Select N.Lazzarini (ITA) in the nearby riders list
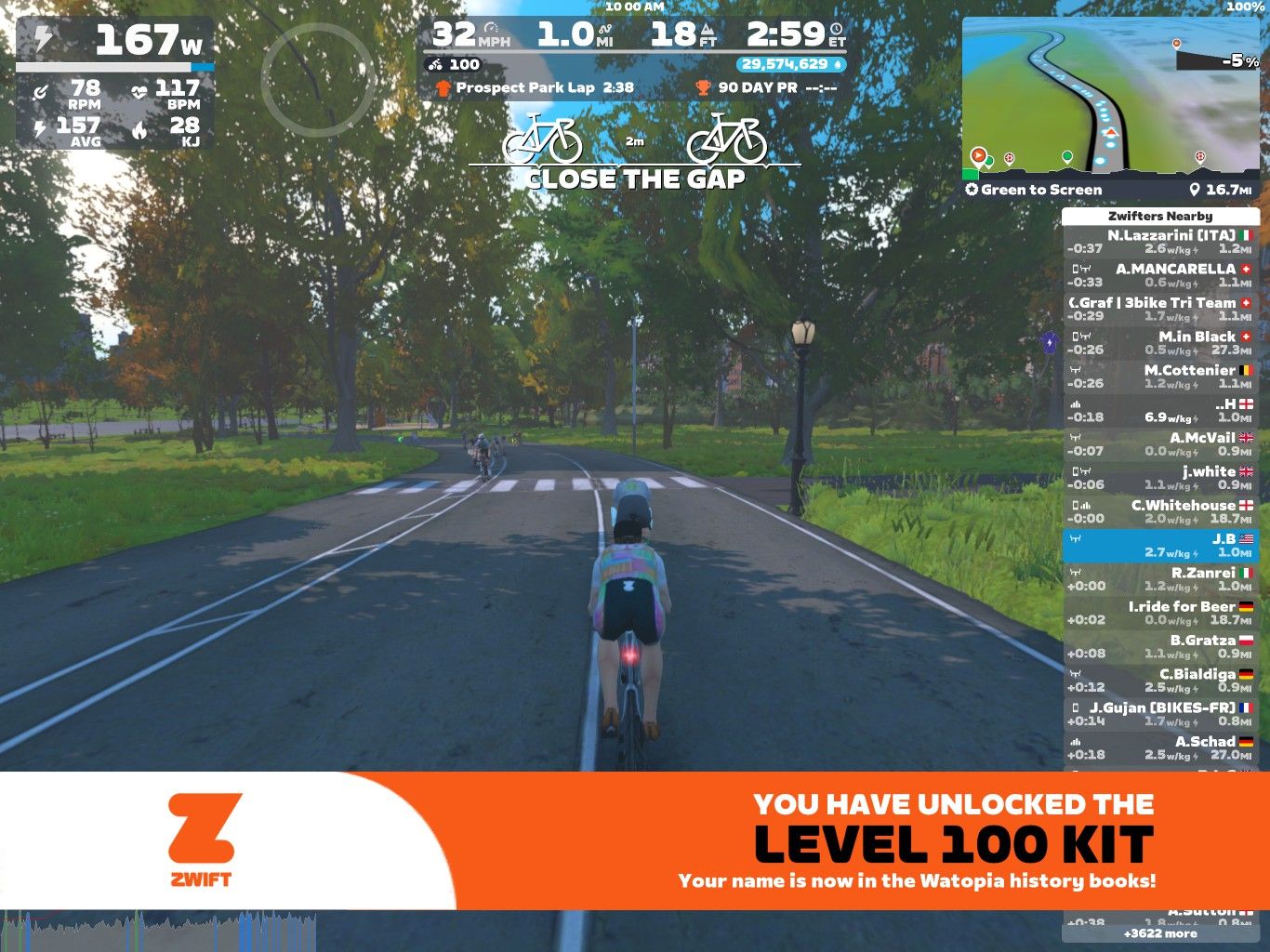Image resolution: width=1270 pixels, height=952 pixels. point(1159,242)
